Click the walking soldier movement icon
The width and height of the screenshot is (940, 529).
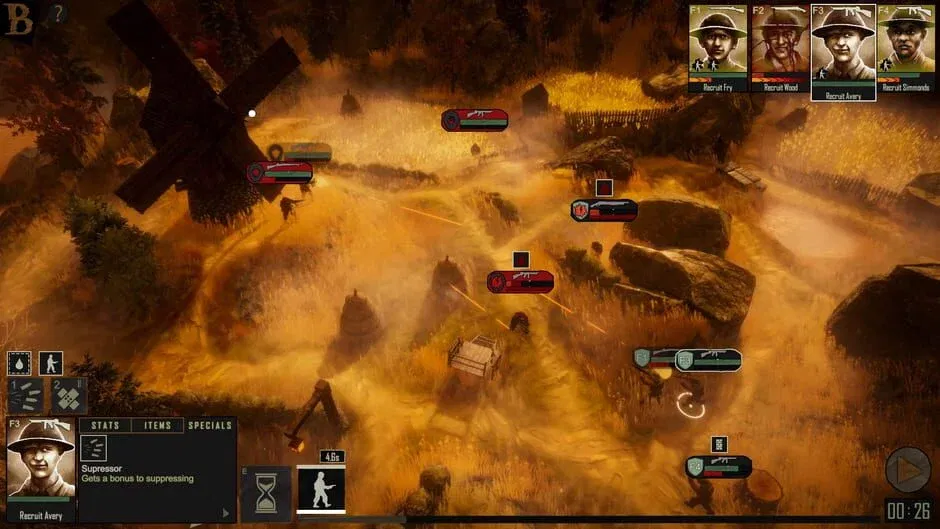coord(50,363)
